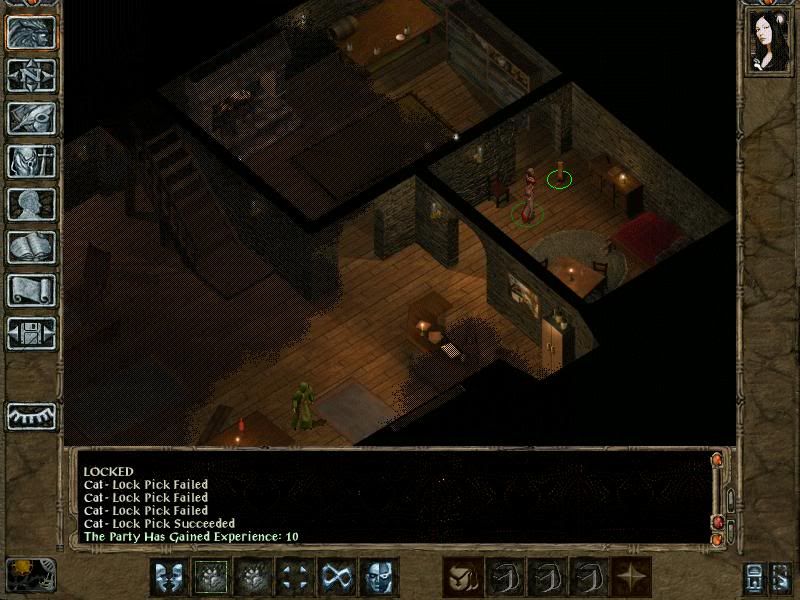Return to game via the dragon-head button
The height and width of the screenshot is (600, 800).
point(31,32)
